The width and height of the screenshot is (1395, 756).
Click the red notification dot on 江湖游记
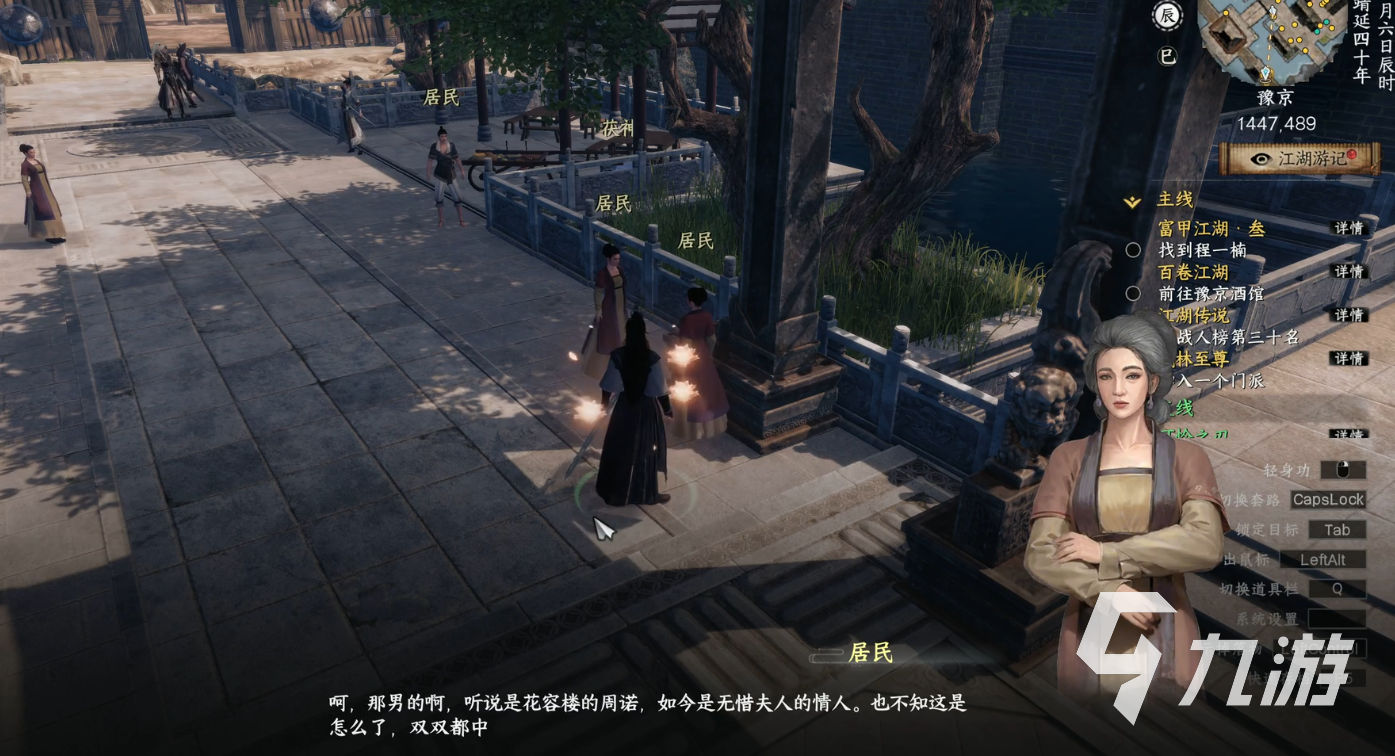(x=1354, y=154)
